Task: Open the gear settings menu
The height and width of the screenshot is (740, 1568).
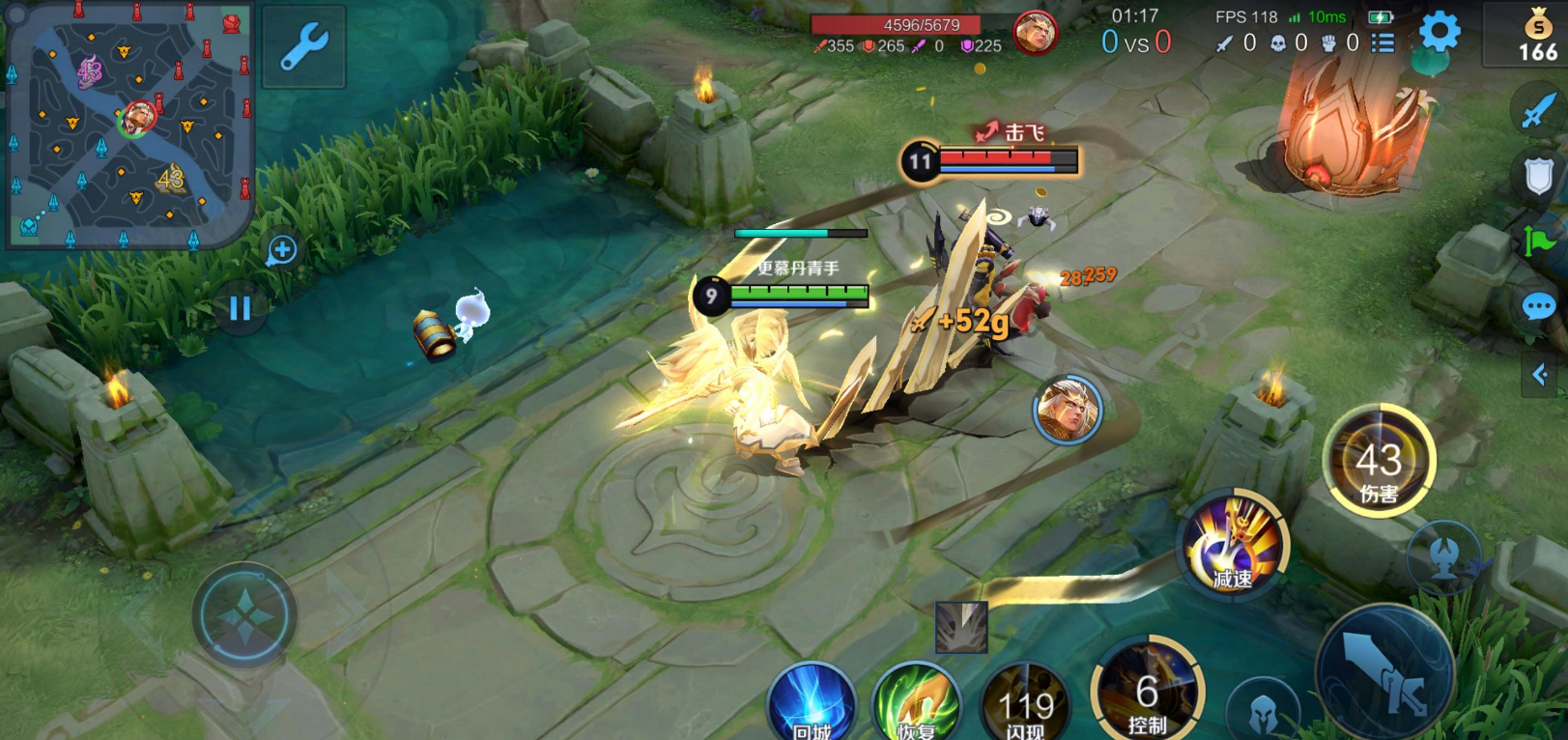Action: point(1439,34)
